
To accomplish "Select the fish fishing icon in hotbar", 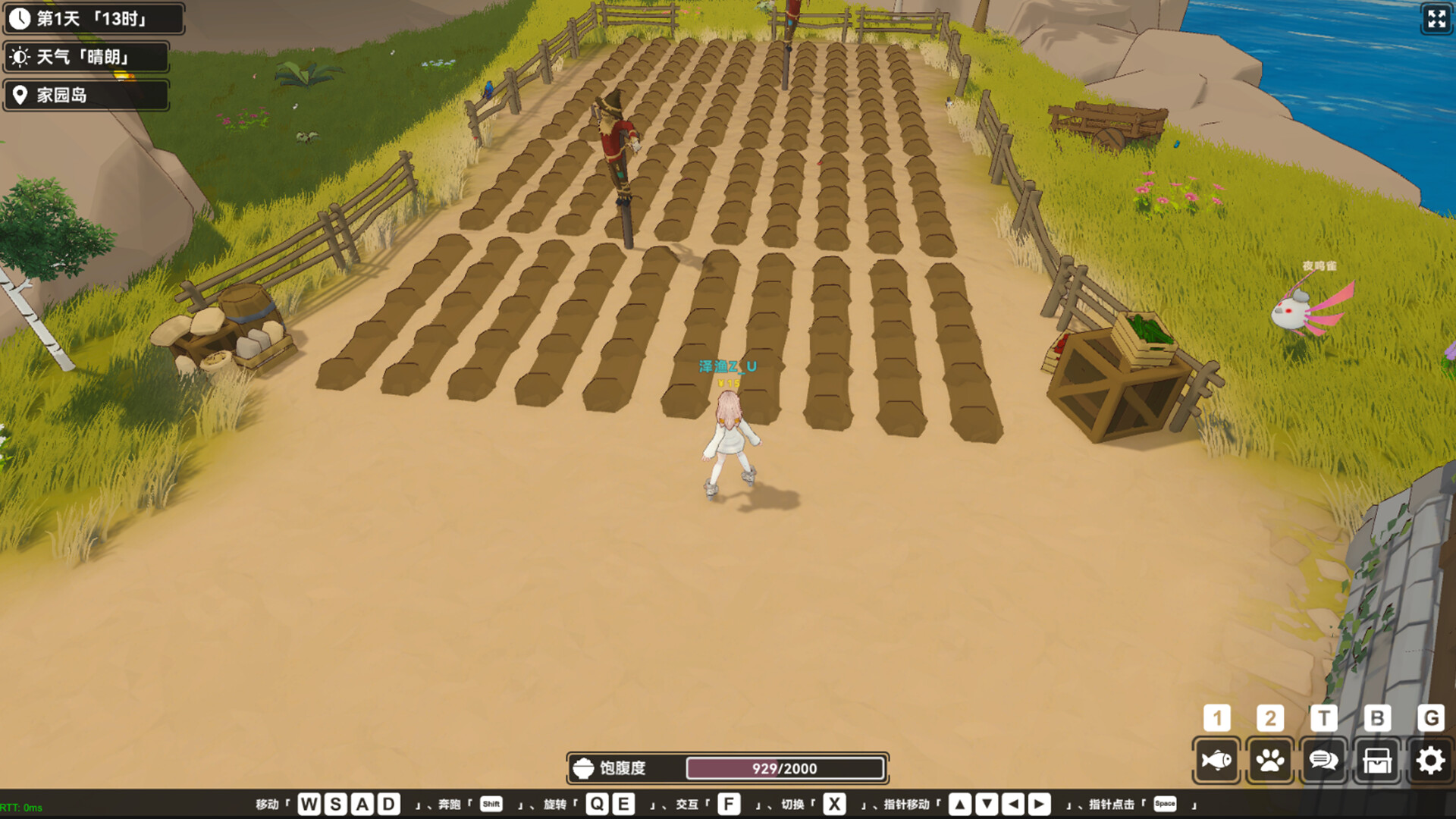I will (x=1217, y=760).
